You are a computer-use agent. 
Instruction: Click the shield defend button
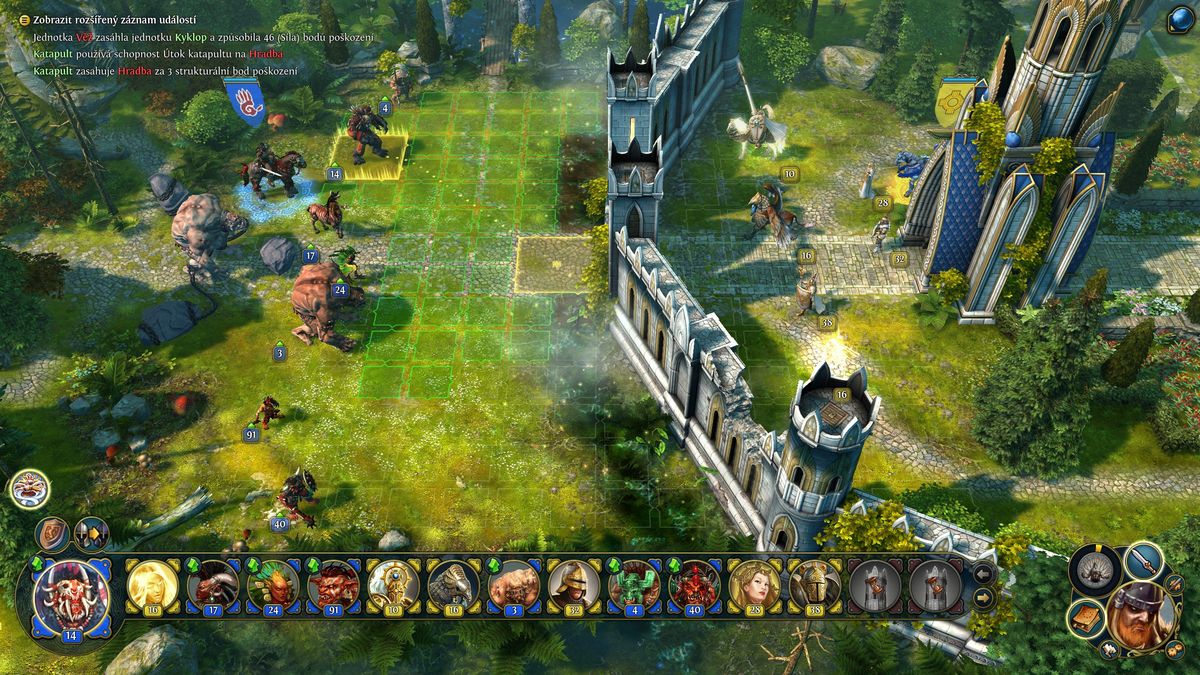(52, 535)
